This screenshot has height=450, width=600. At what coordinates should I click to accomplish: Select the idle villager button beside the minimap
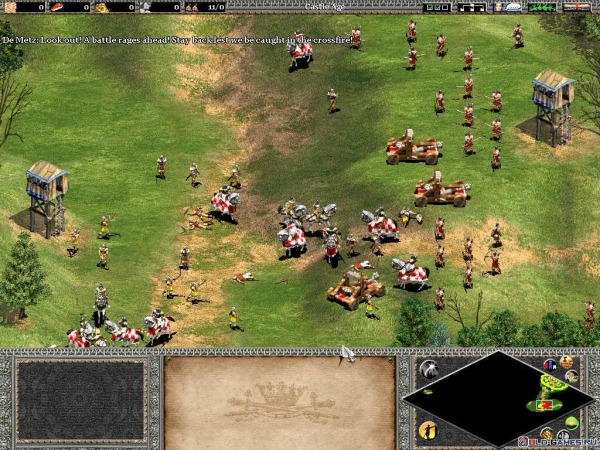tap(428, 430)
